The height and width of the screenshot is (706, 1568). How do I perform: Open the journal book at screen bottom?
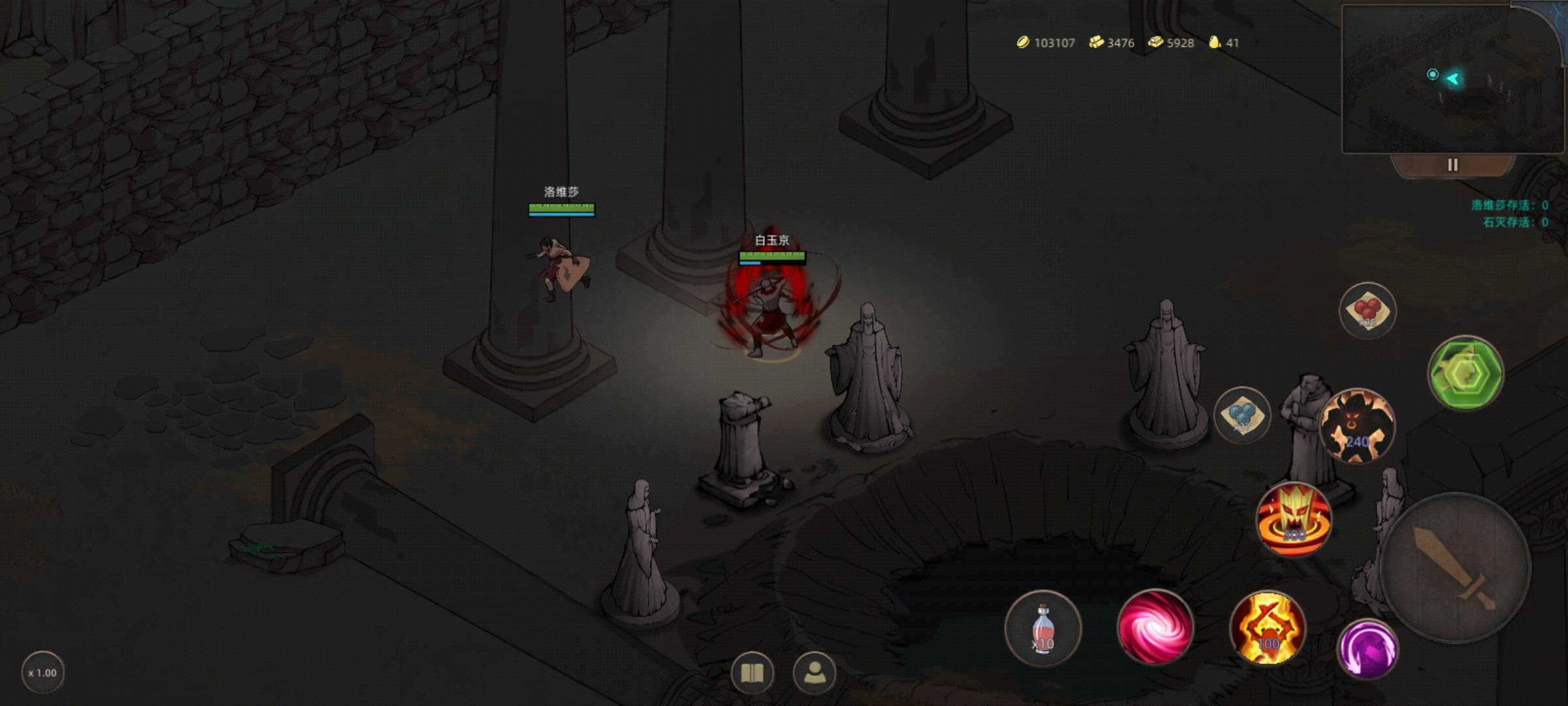[x=753, y=671]
